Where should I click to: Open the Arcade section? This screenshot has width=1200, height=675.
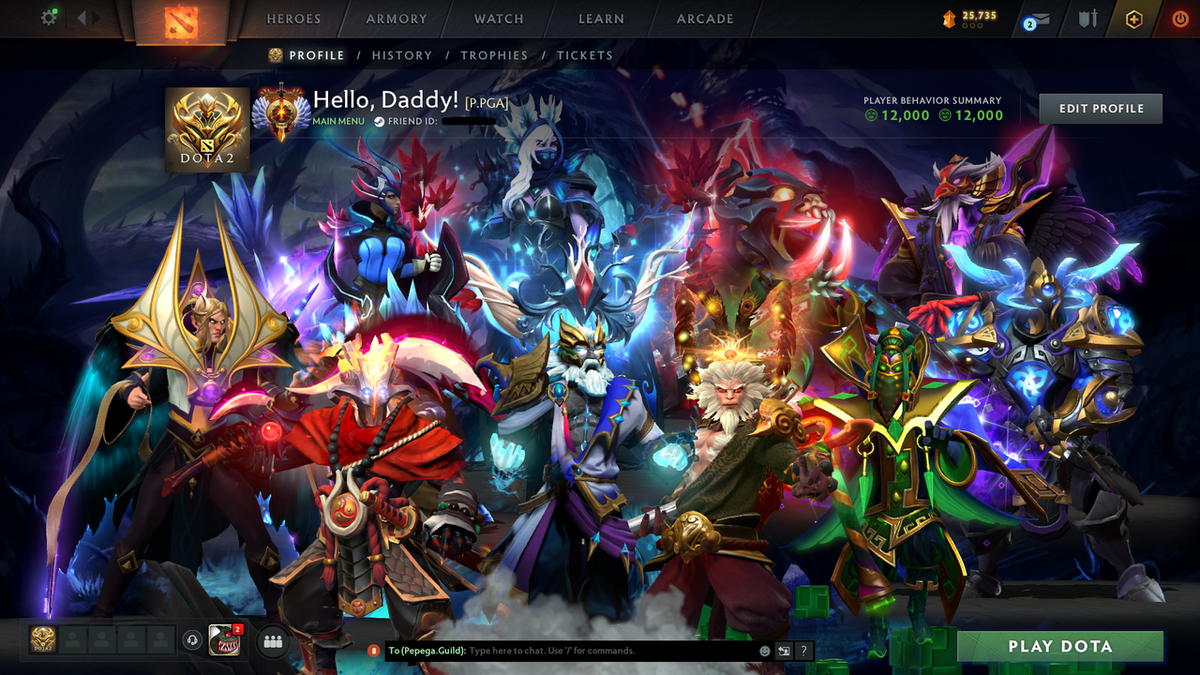[705, 19]
